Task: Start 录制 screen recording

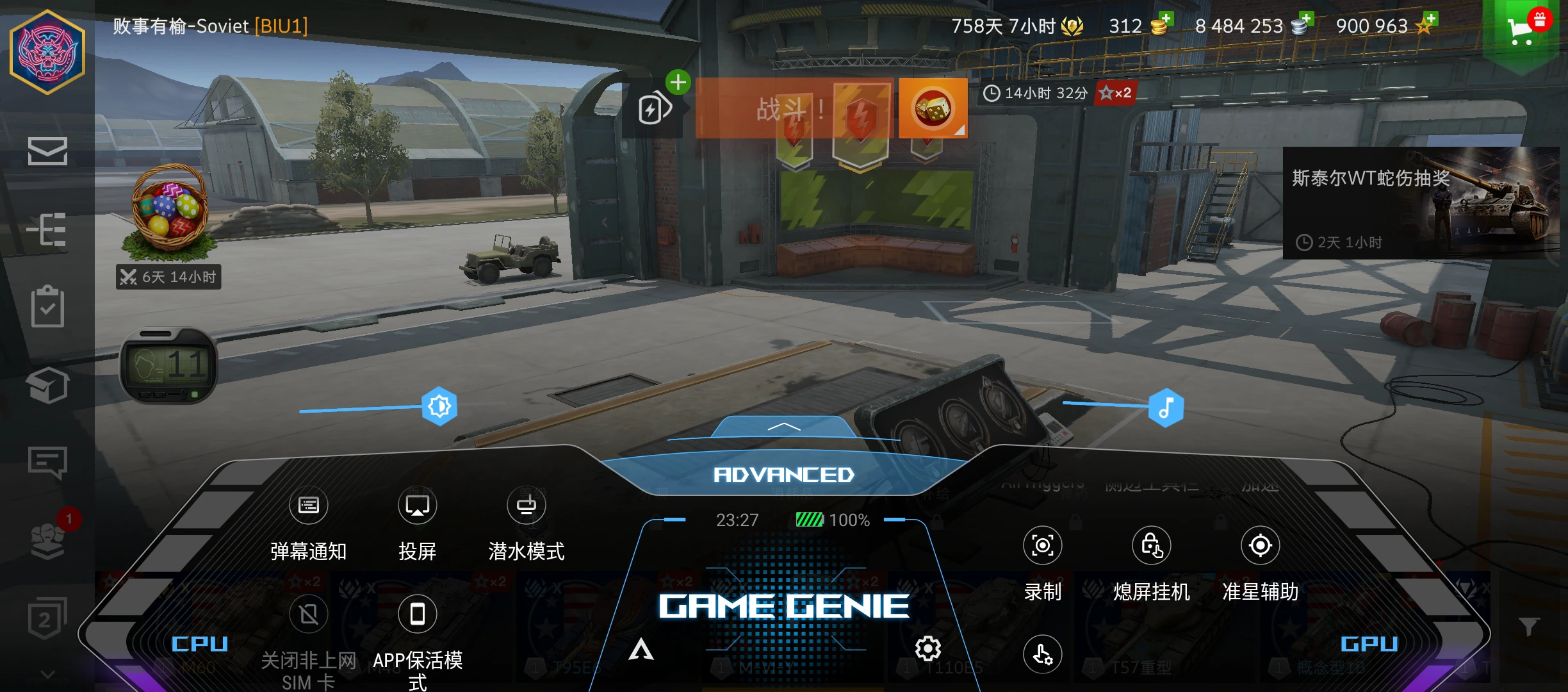Action: pos(1043,546)
